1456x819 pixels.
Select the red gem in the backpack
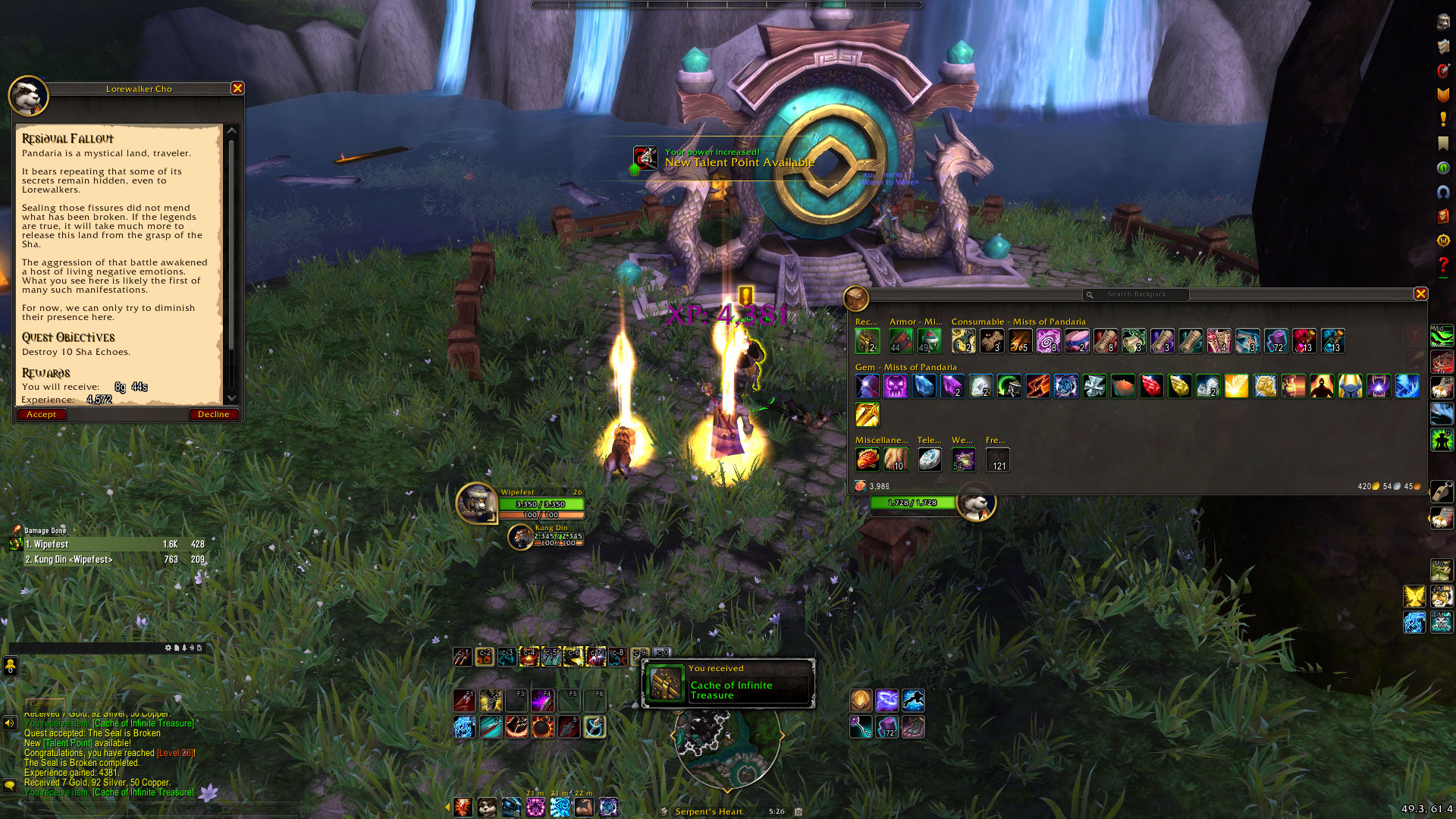[1151, 386]
